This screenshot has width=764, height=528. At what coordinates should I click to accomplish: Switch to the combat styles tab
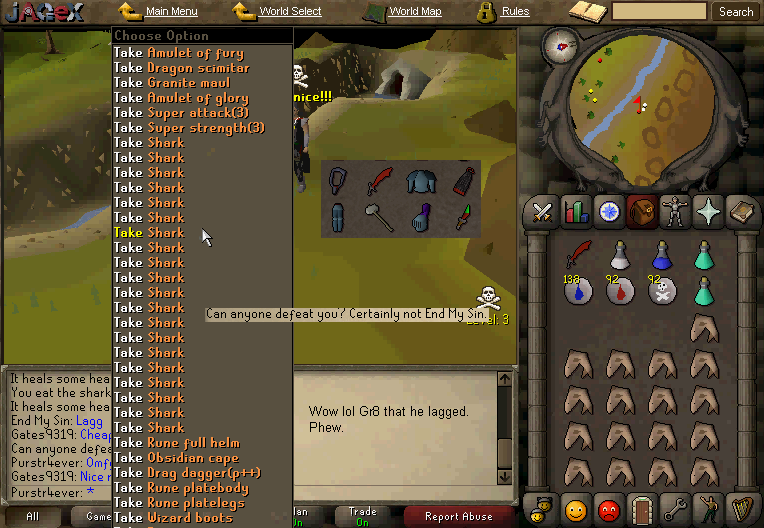click(x=542, y=212)
